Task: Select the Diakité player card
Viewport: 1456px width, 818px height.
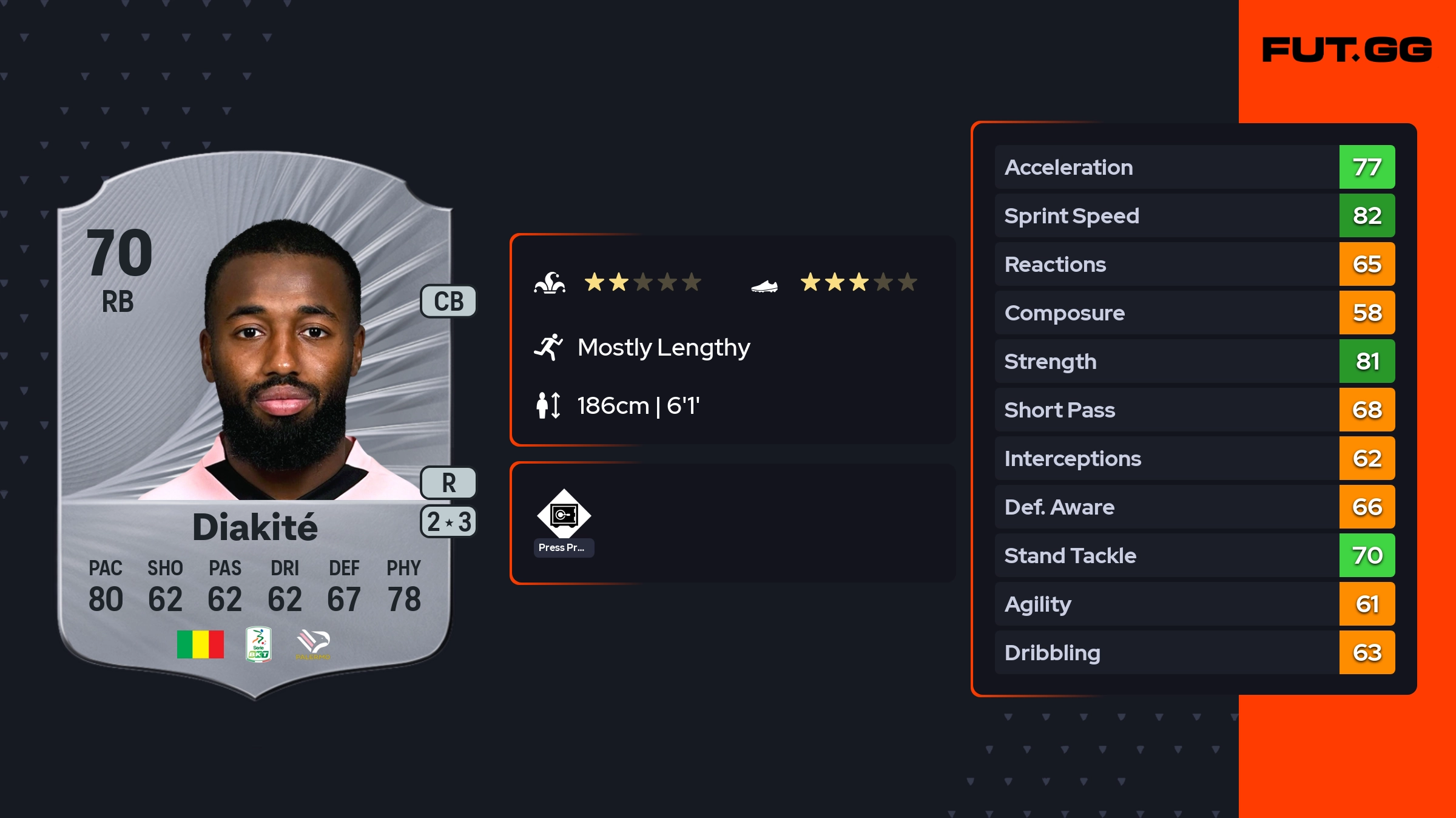Action: click(255, 425)
